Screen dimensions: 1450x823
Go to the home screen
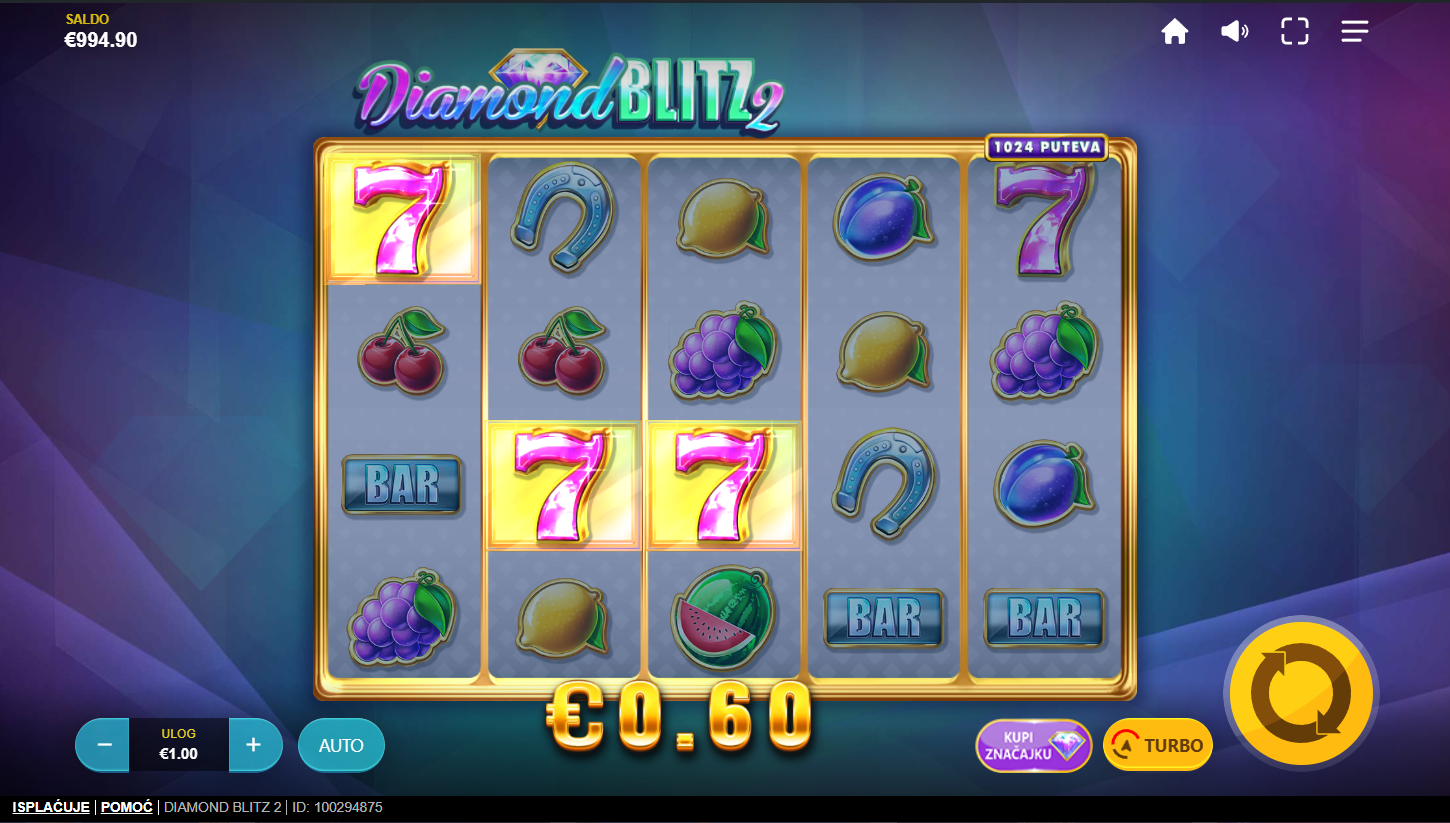click(1174, 32)
